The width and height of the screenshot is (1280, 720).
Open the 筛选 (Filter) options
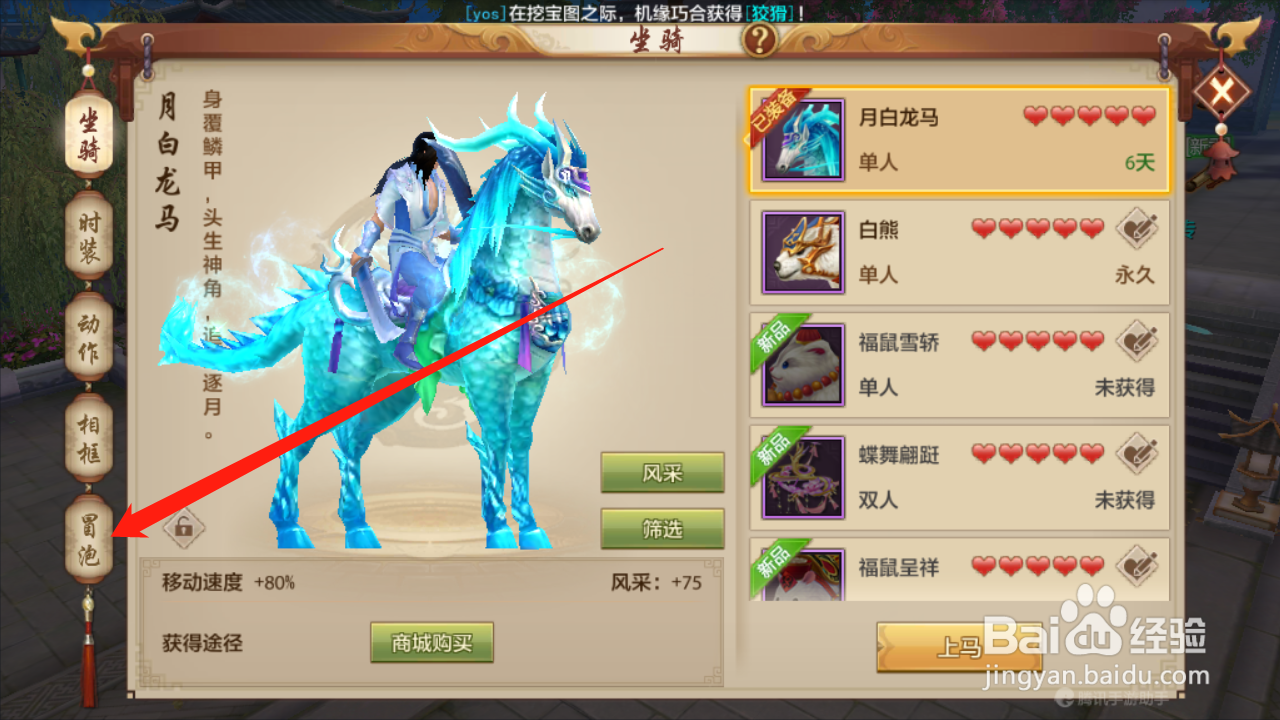coord(661,530)
